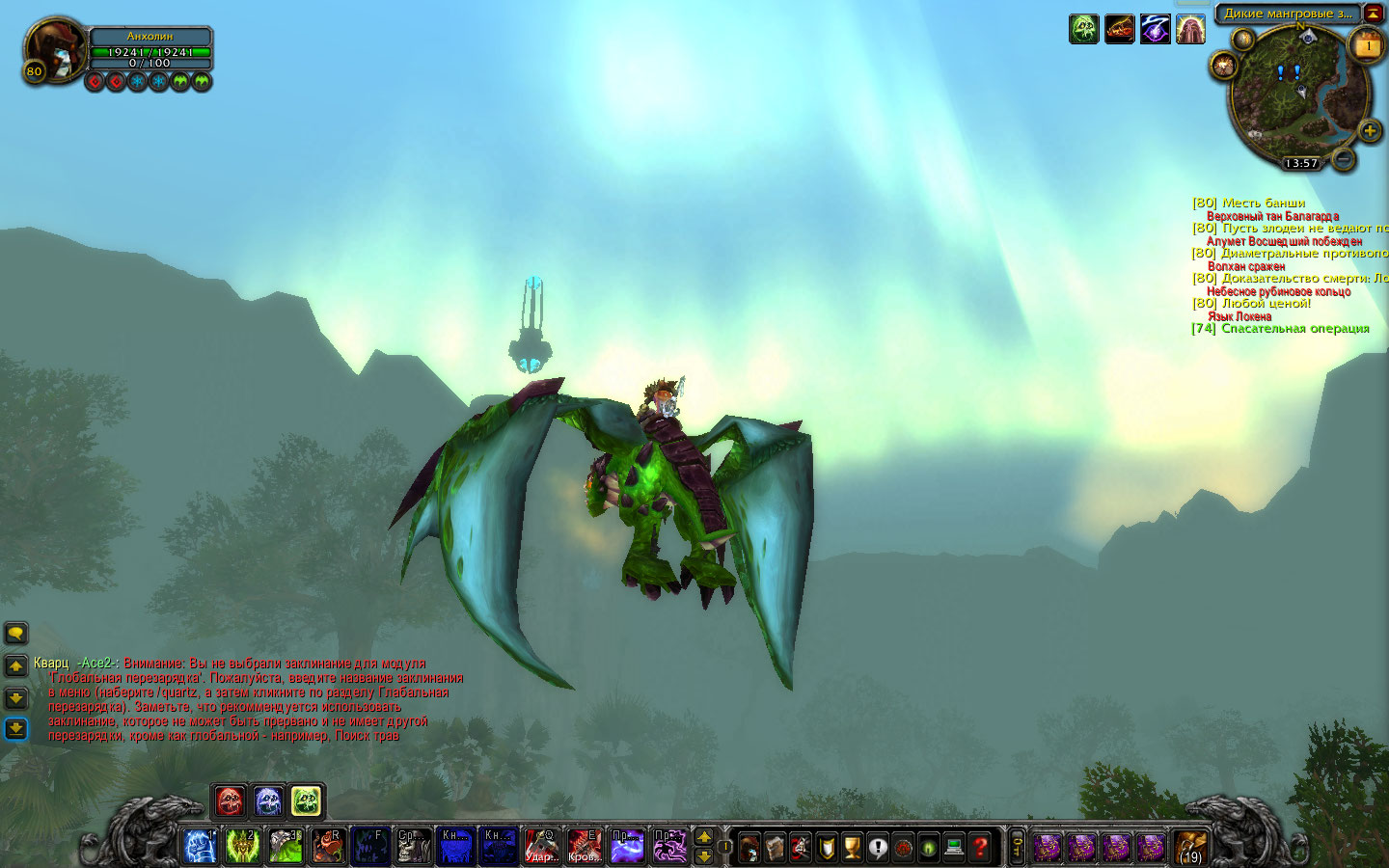Switch to the red skull Blood Presence
This screenshot has width=1389, height=868.
(x=230, y=800)
